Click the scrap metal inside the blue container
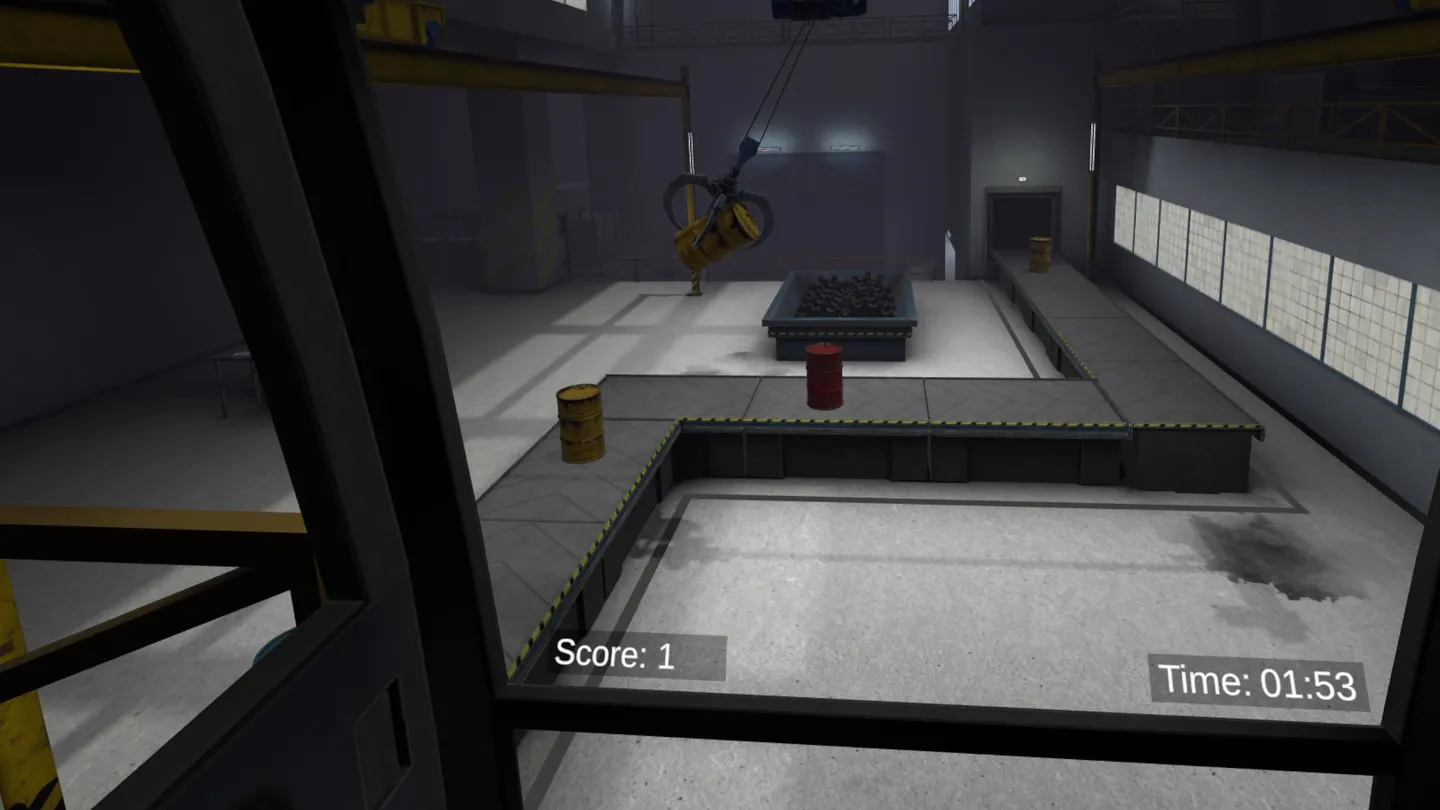 point(845,297)
